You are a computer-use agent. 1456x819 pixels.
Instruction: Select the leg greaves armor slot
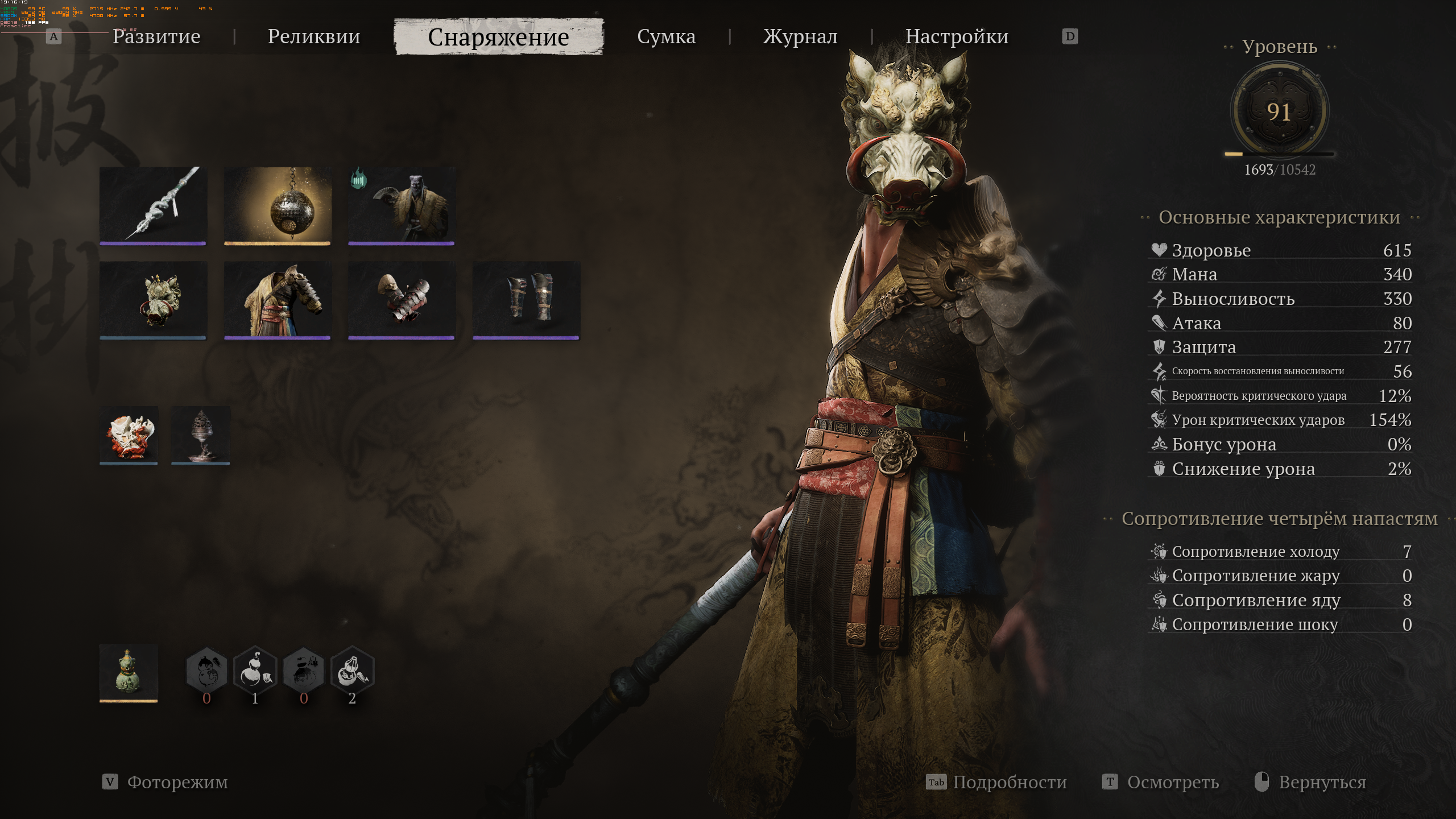click(x=526, y=300)
